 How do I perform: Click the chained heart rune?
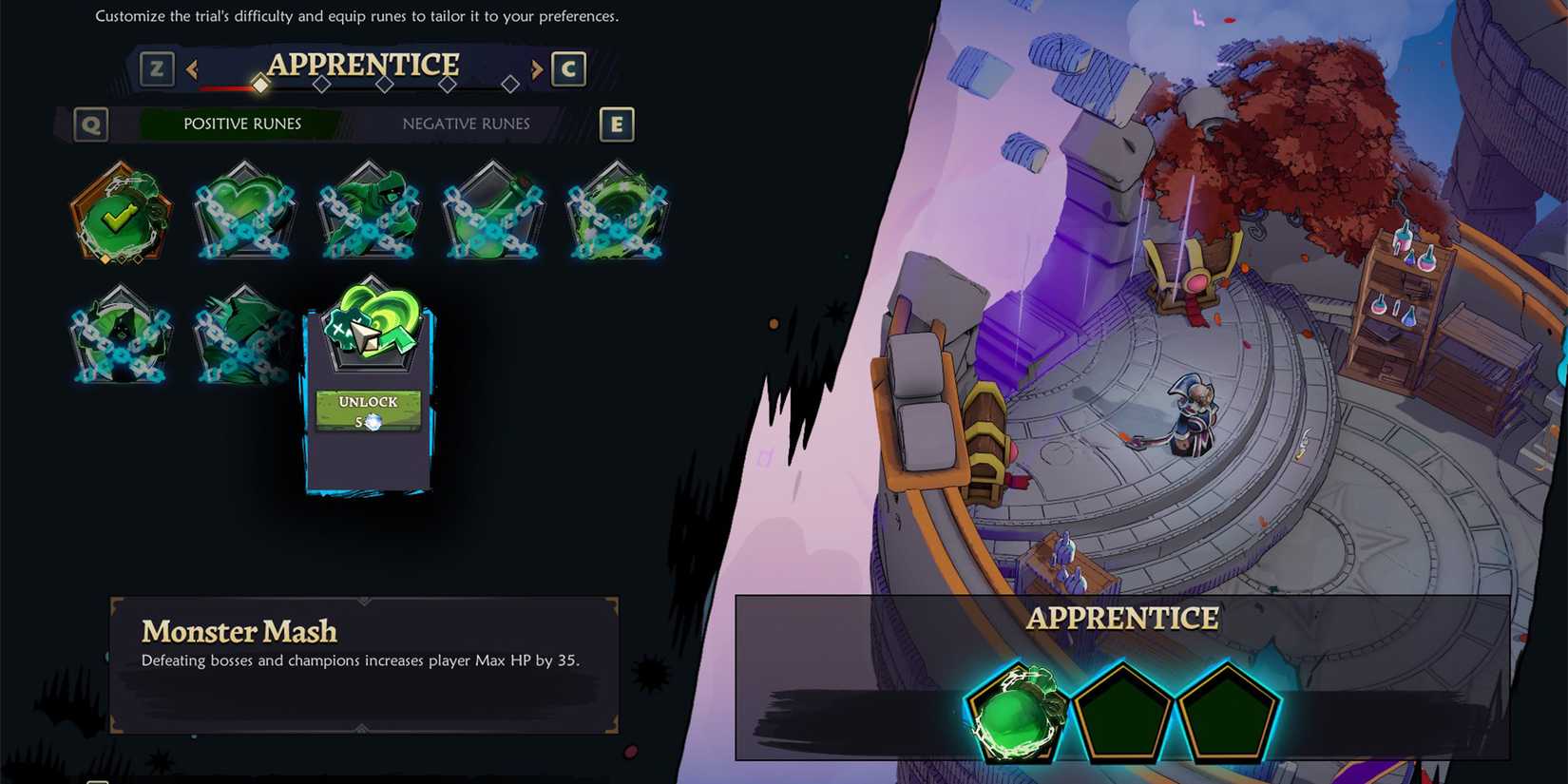pyautogui.click(x=244, y=213)
